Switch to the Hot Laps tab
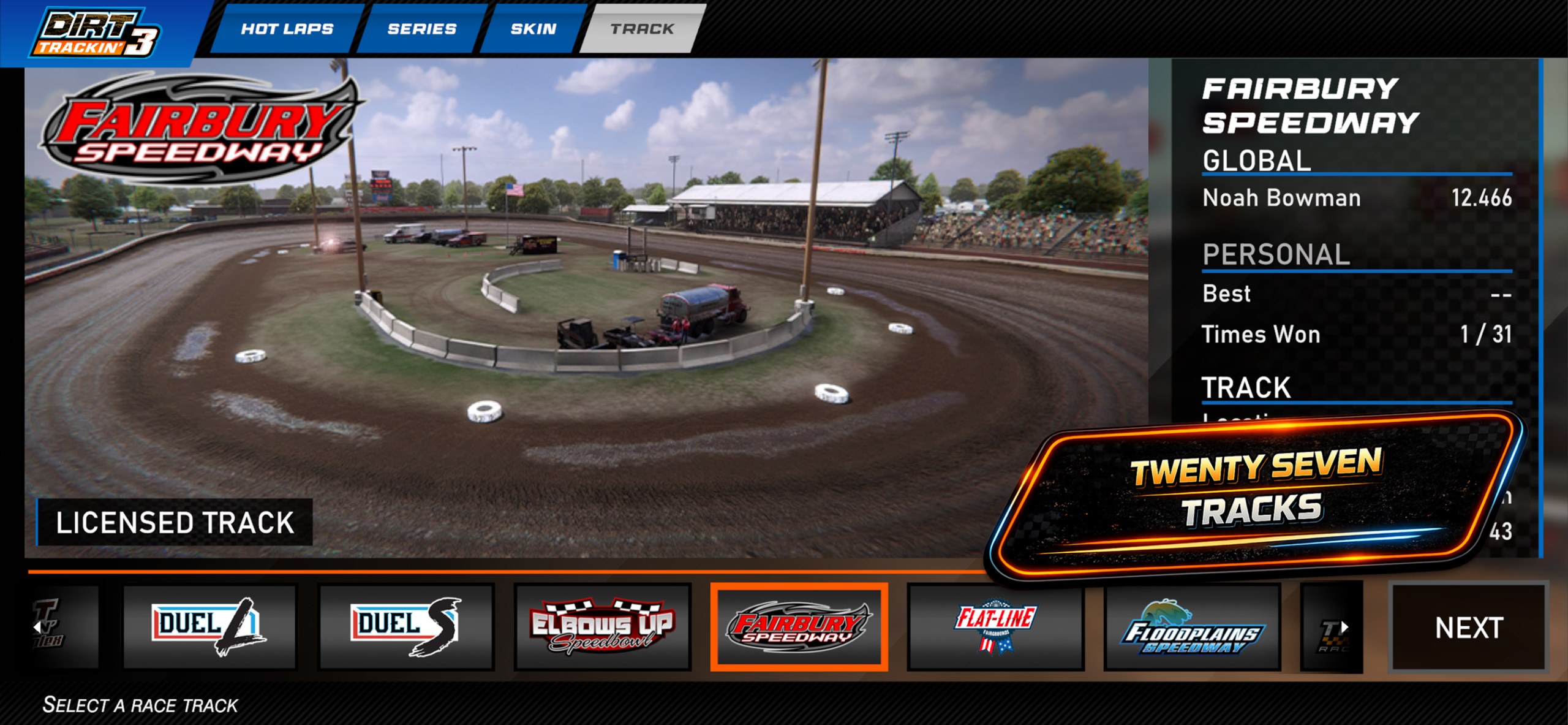The image size is (1568, 725). (287, 29)
